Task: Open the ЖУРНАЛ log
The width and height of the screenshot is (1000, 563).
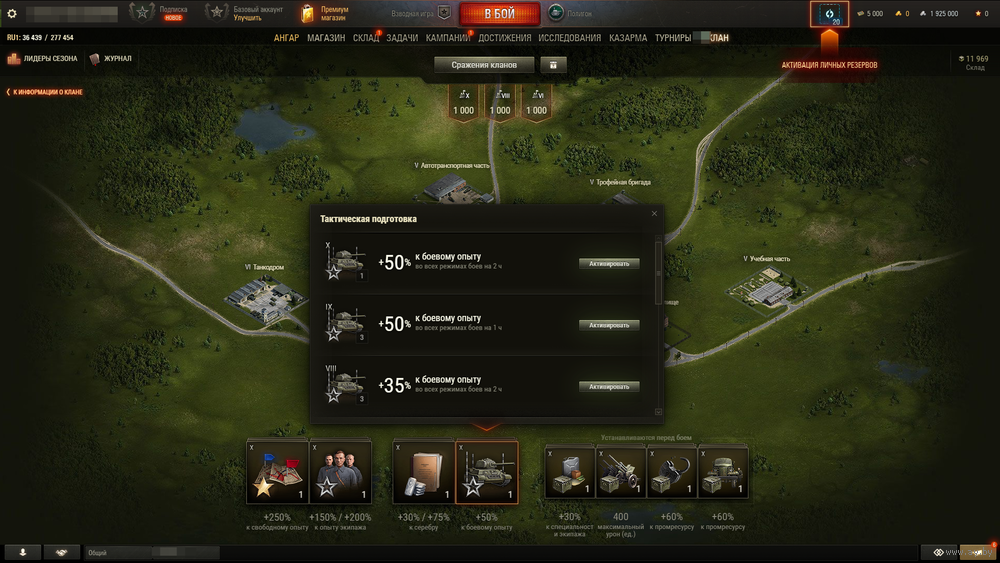Action: click(x=111, y=59)
